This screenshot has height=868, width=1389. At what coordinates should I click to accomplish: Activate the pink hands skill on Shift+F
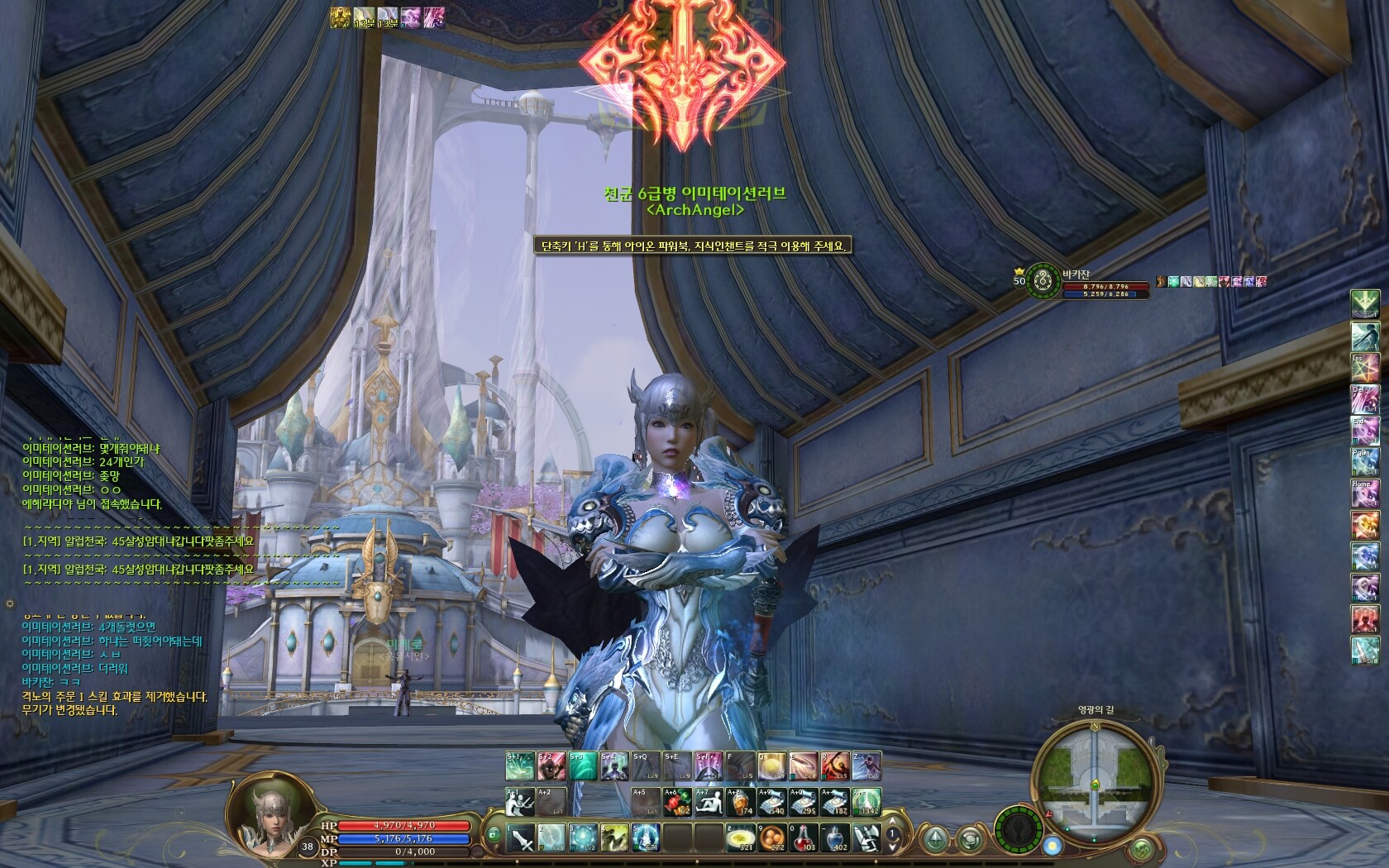(709, 766)
